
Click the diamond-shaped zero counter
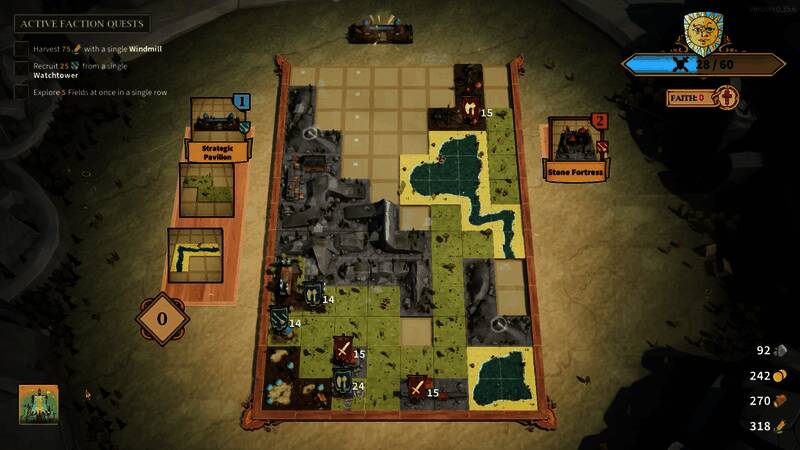click(162, 320)
